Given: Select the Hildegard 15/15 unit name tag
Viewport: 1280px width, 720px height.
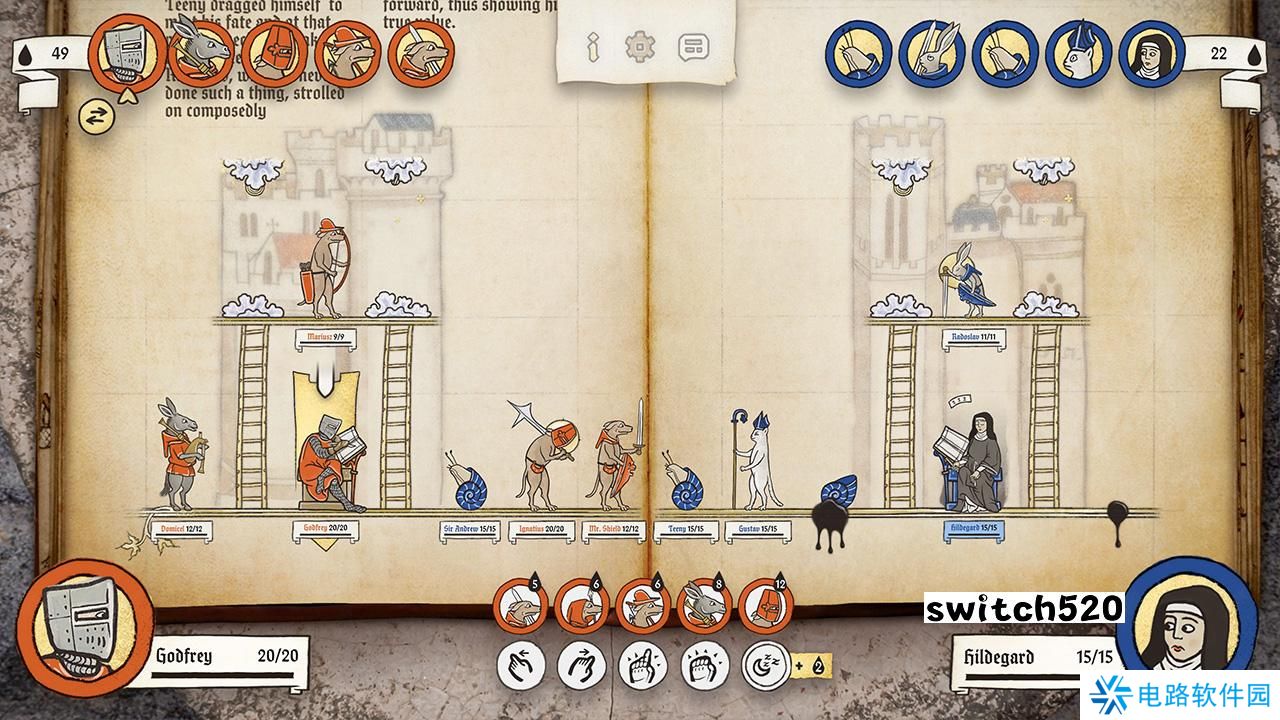Looking at the screenshot, I should 975,530.
